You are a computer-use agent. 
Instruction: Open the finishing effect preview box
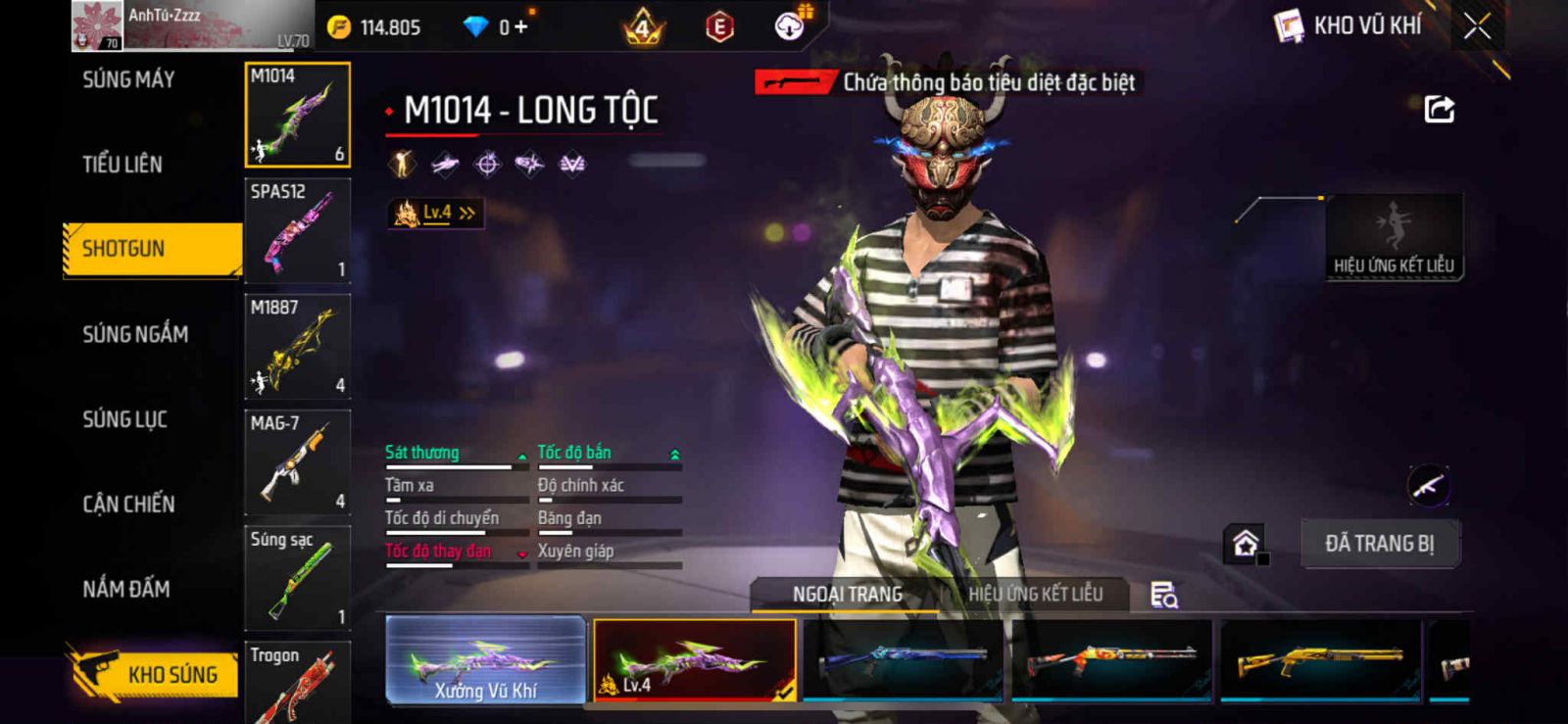(x=1394, y=237)
